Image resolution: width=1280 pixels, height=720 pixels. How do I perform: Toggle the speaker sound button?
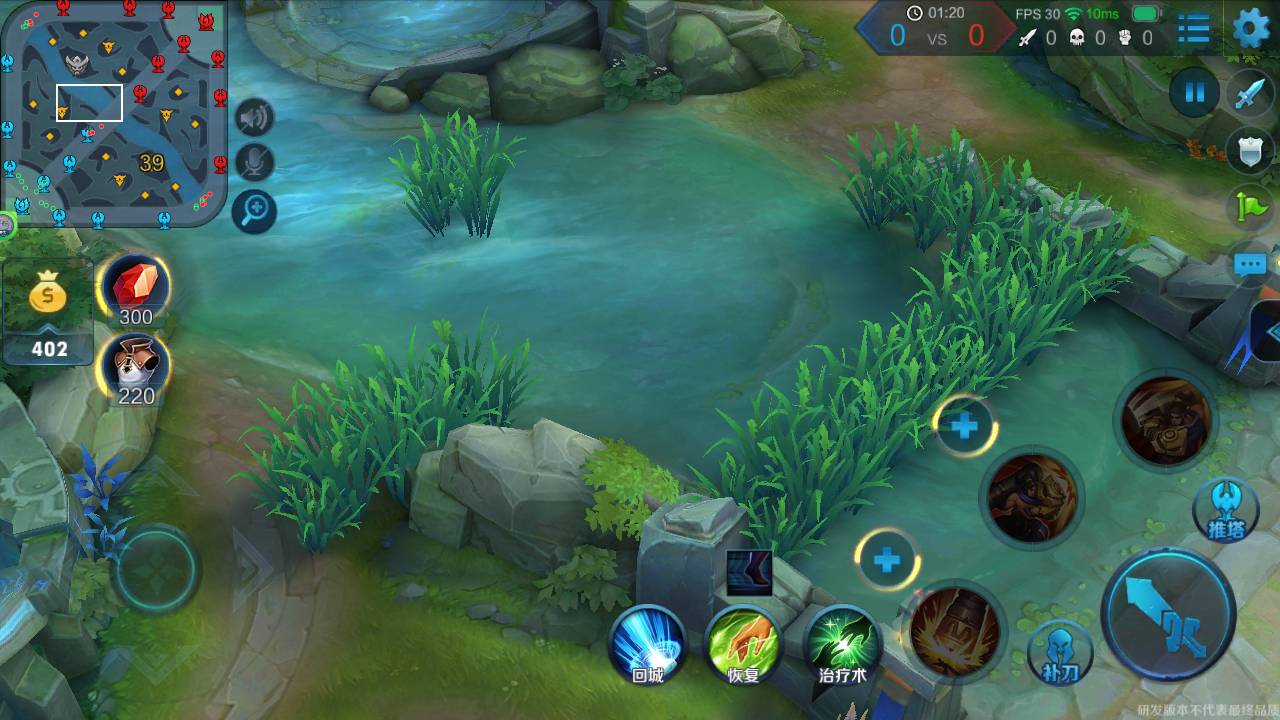tap(255, 118)
